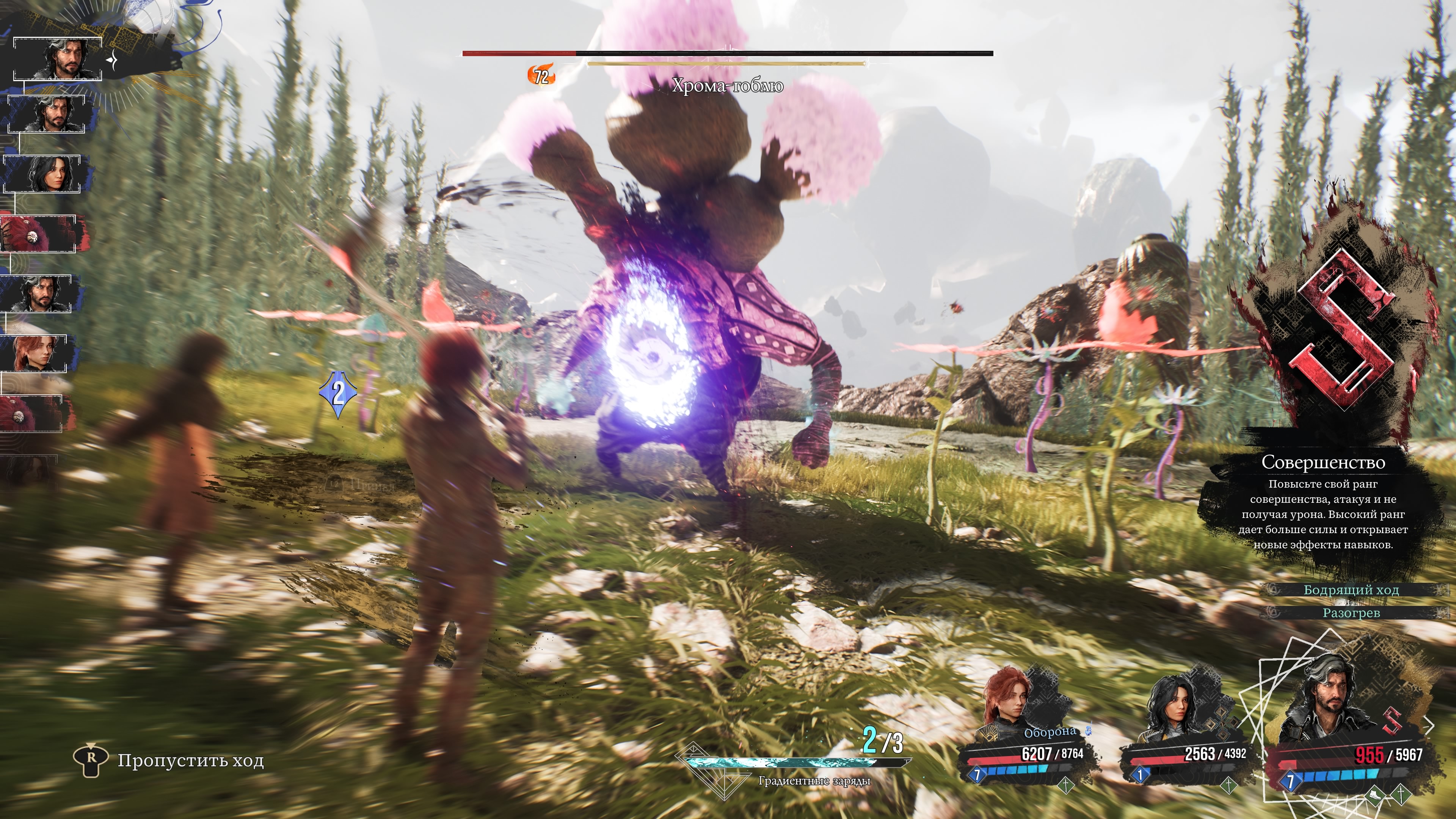
Task: Show the "Разогрев" effect entry
Action: point(1351,613)
